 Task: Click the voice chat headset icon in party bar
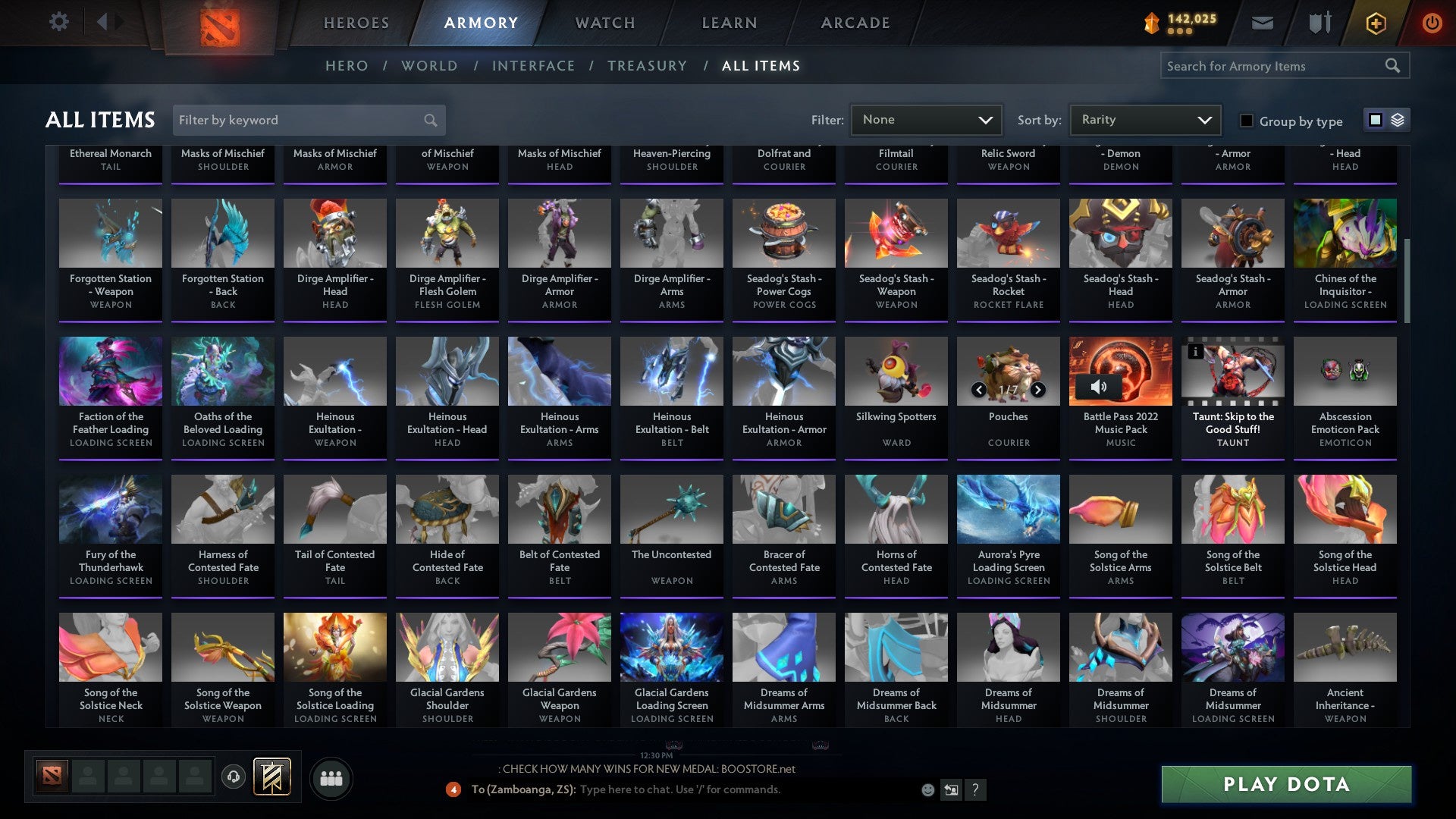point(233,777)
